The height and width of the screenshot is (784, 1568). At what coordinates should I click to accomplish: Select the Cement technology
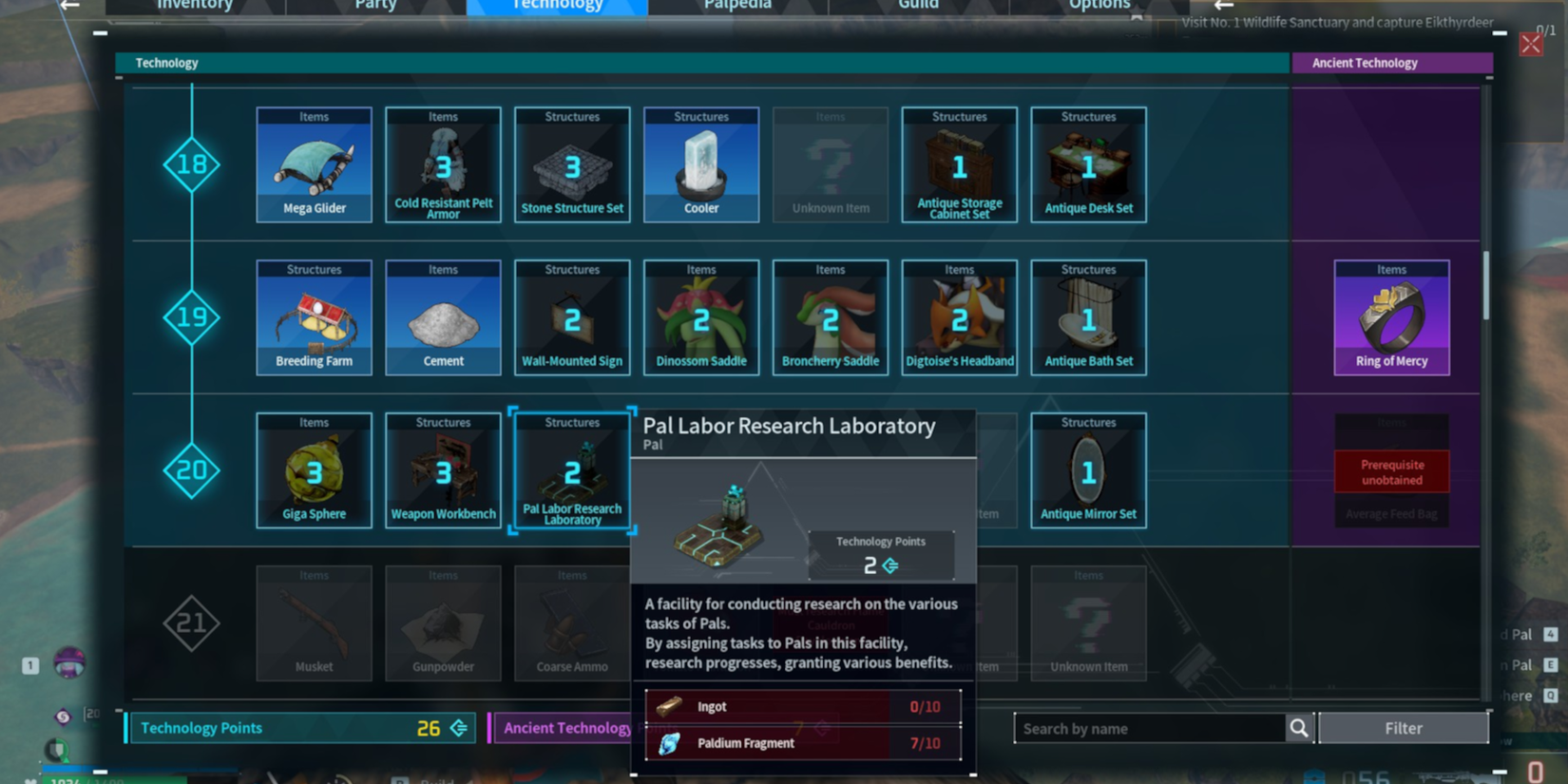[x=443, y=317]
